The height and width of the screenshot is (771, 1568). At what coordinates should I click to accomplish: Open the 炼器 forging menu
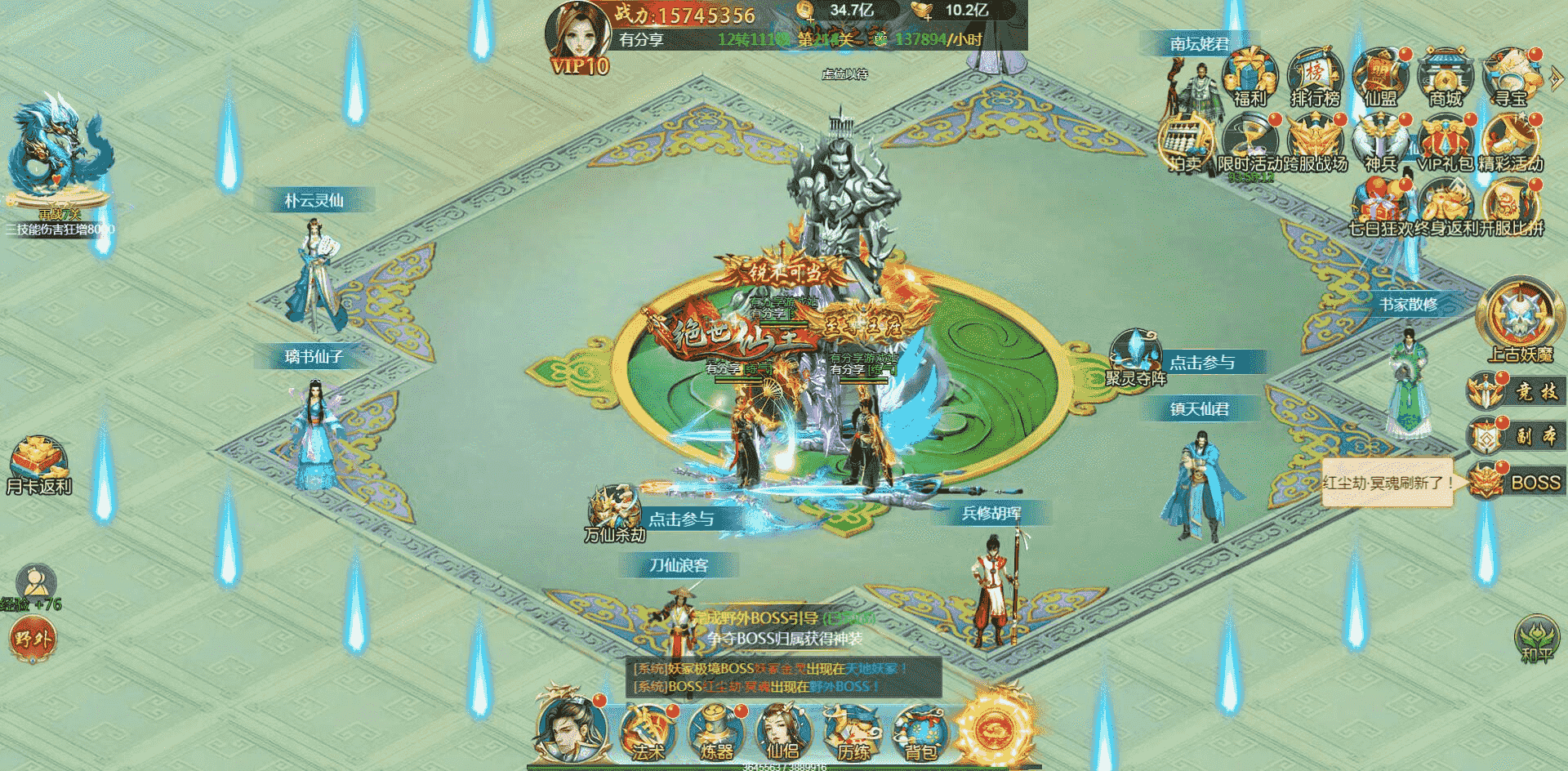point(715,731)
